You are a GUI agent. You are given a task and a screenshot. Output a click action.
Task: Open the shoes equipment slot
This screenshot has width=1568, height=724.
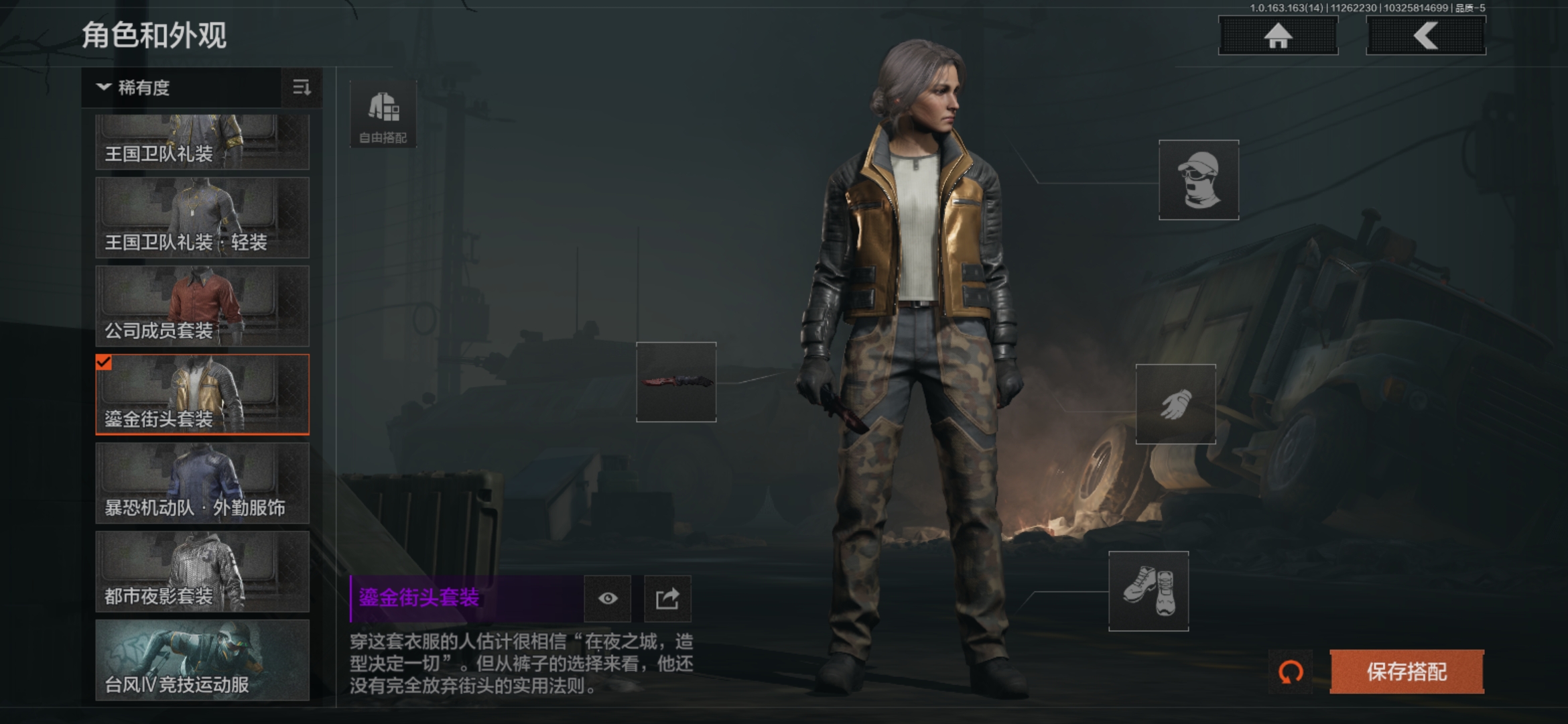1149,591
